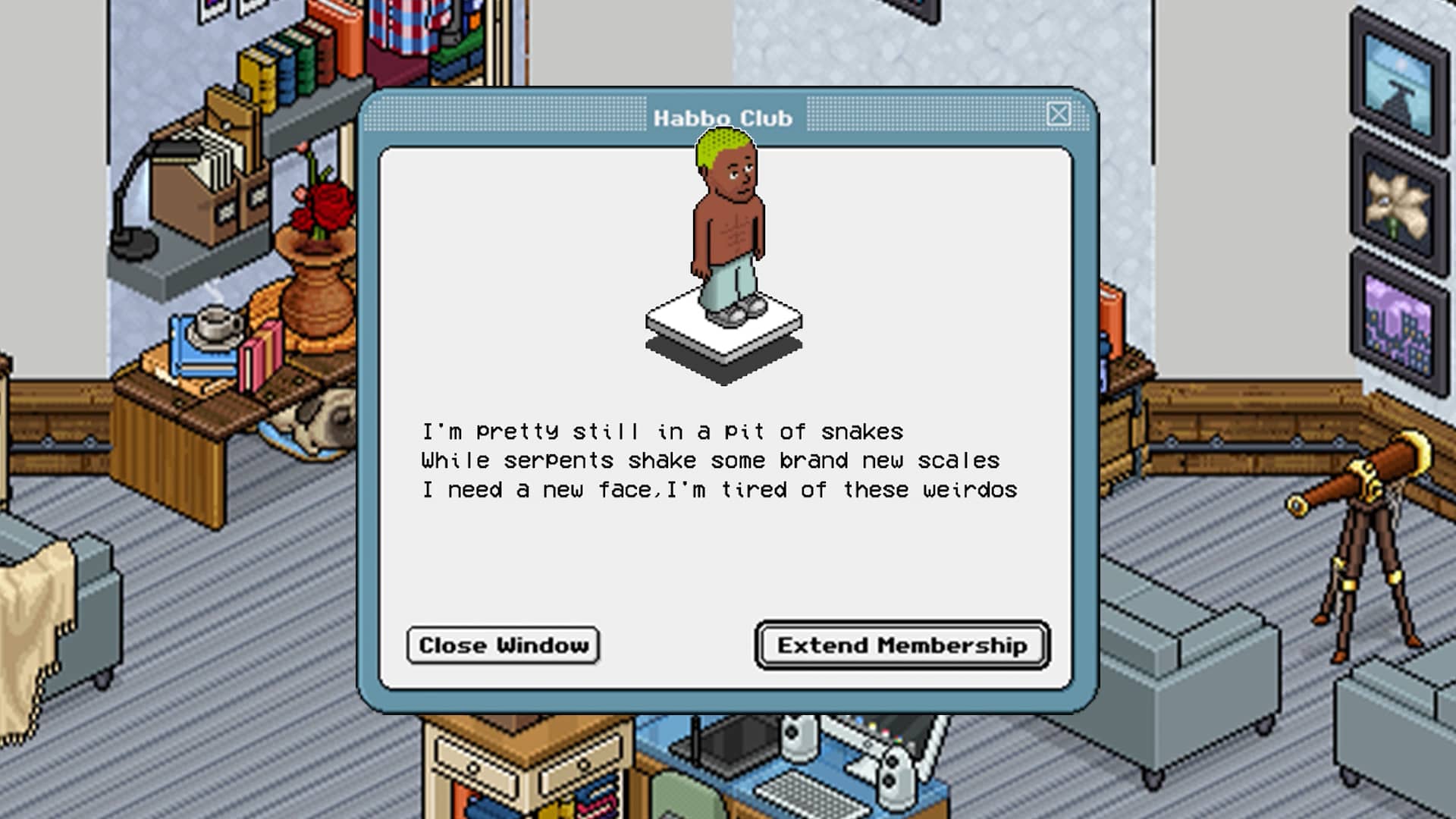This screenshot has width=1456, height=819.
Task: Choose Extend Membership
Action: (x=902, y=645)
